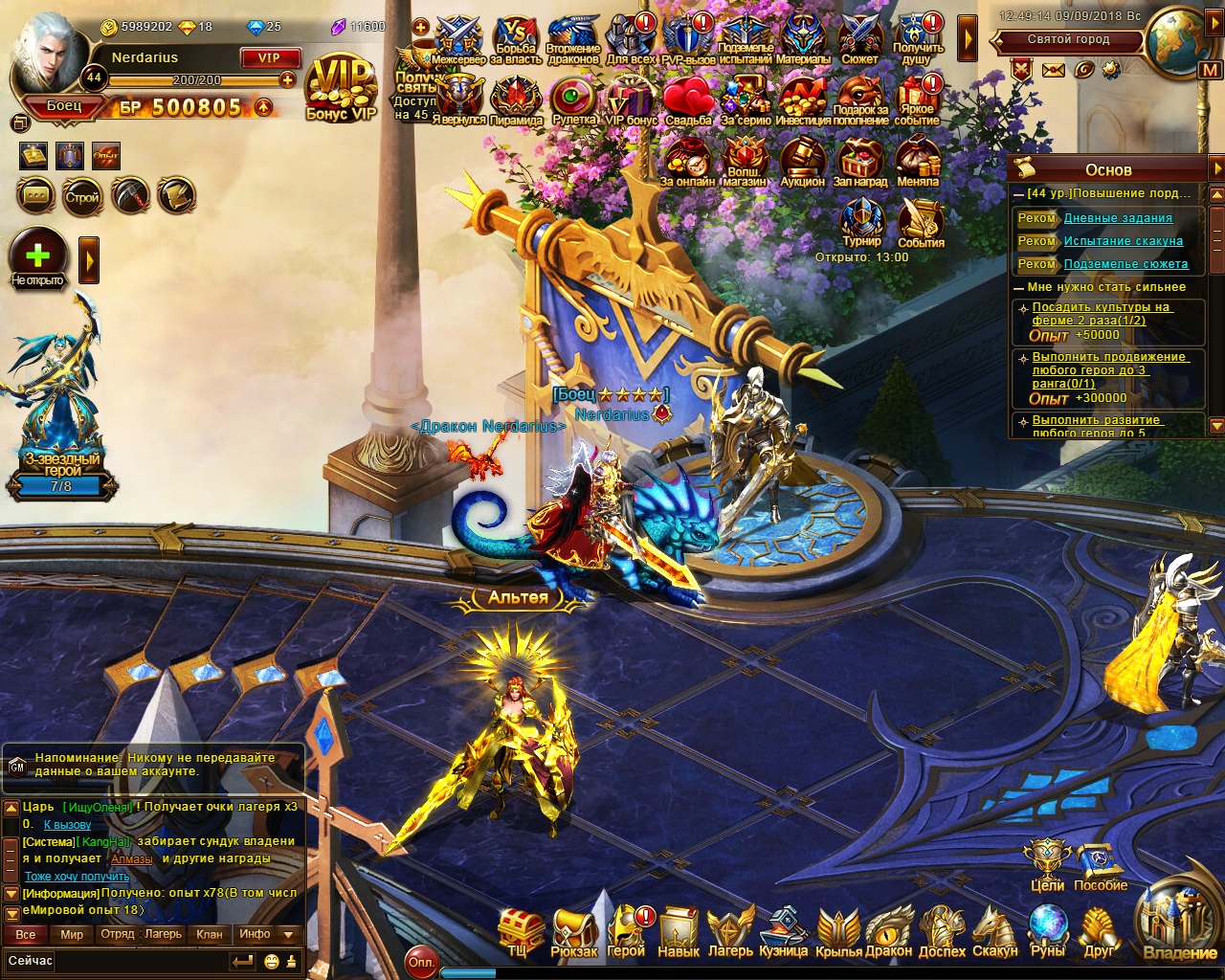Open the Рюкзак backpack
1225x980 pixels.
coord(574,930)
